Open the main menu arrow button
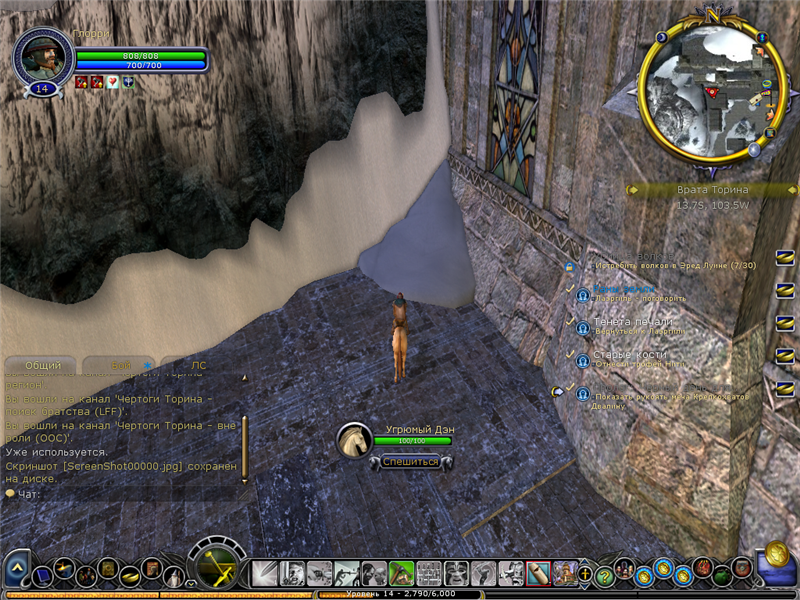The width and height of the screenshot is (800, 600). point(17,572)
